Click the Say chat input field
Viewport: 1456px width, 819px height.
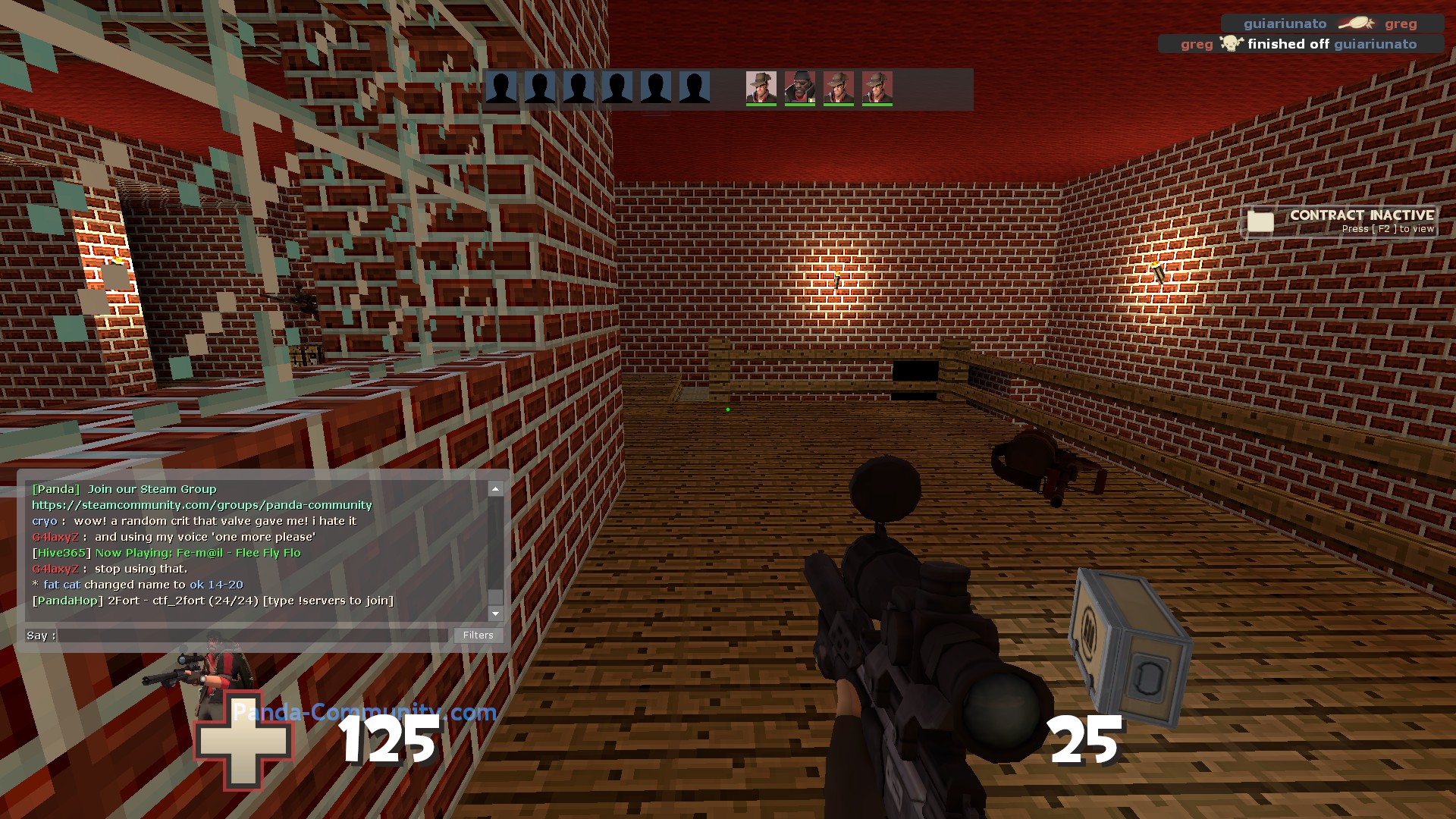click(255, 635)
